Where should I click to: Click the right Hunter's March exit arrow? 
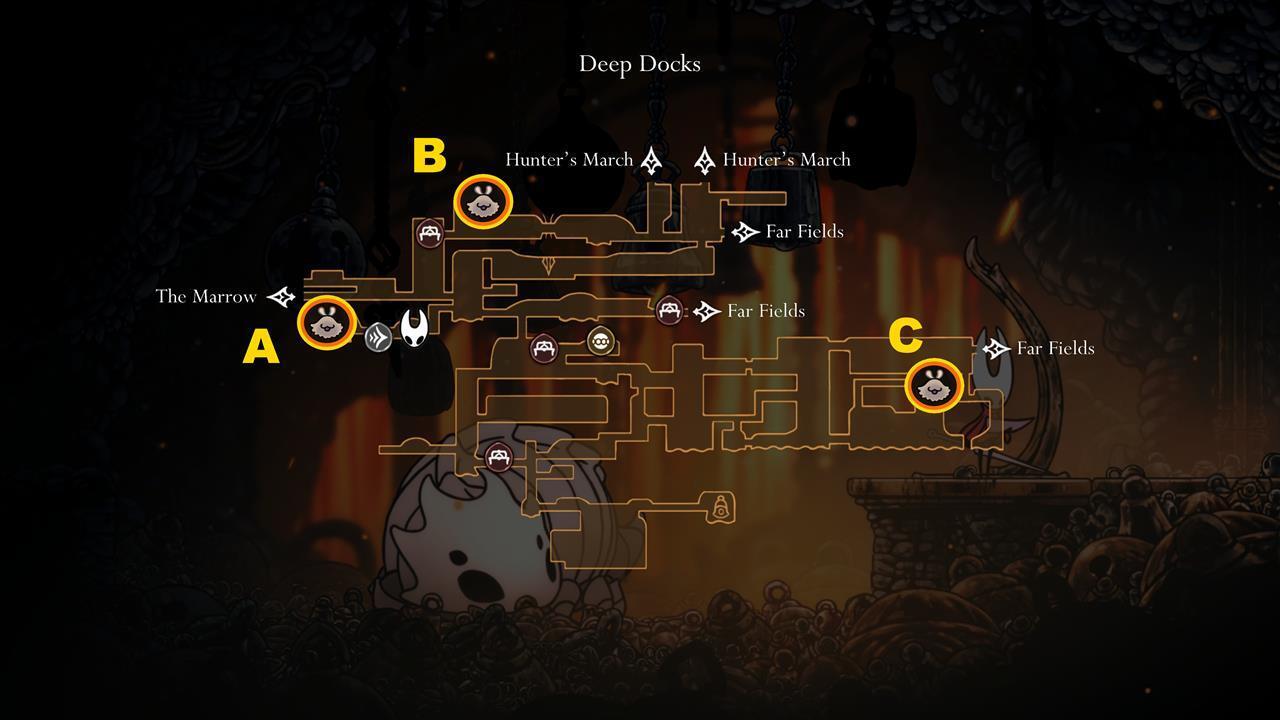pyautogui.click(x=705, y=158)
